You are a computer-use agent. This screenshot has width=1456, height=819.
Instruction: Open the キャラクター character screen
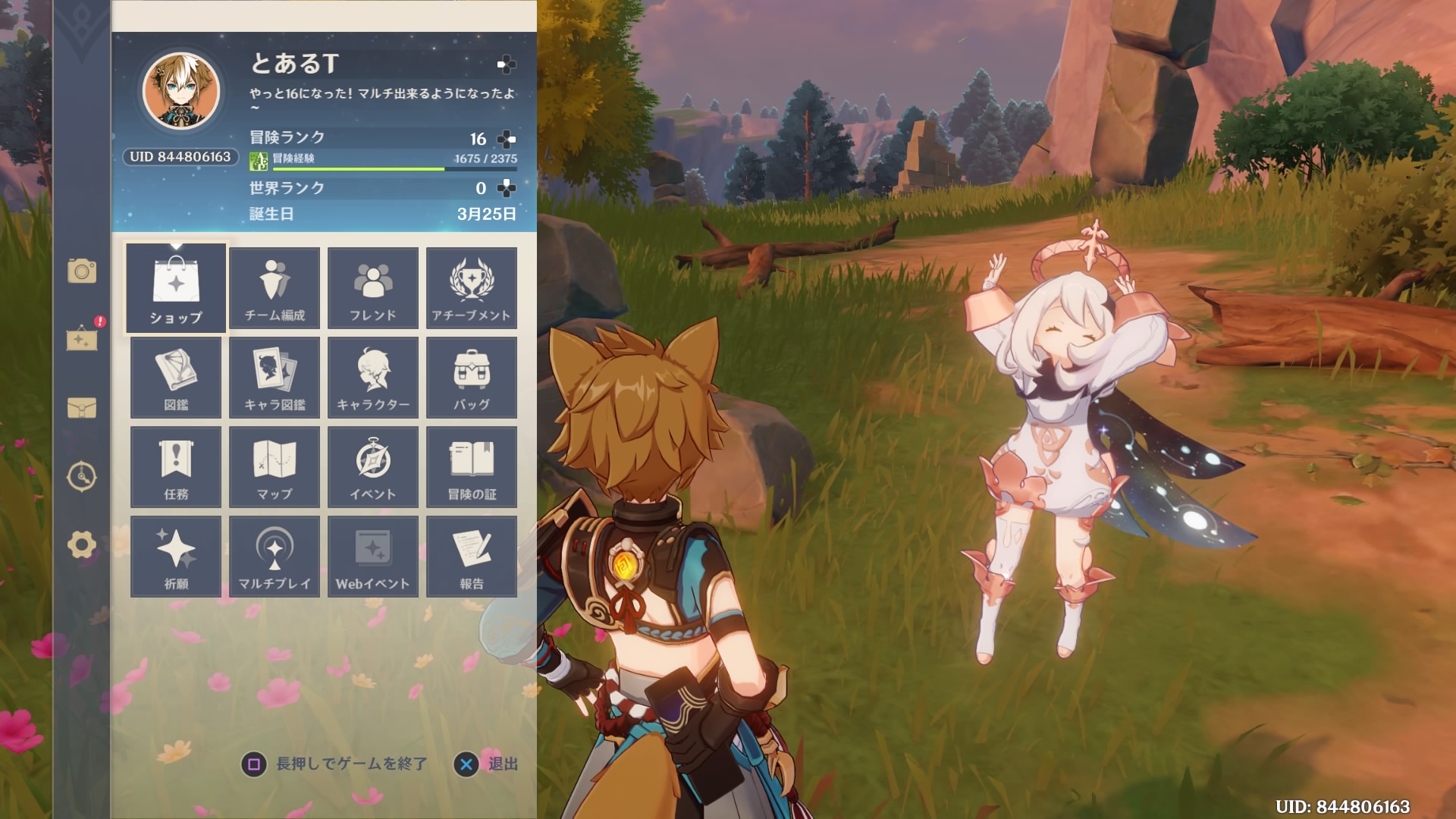[x=373, y=378]
